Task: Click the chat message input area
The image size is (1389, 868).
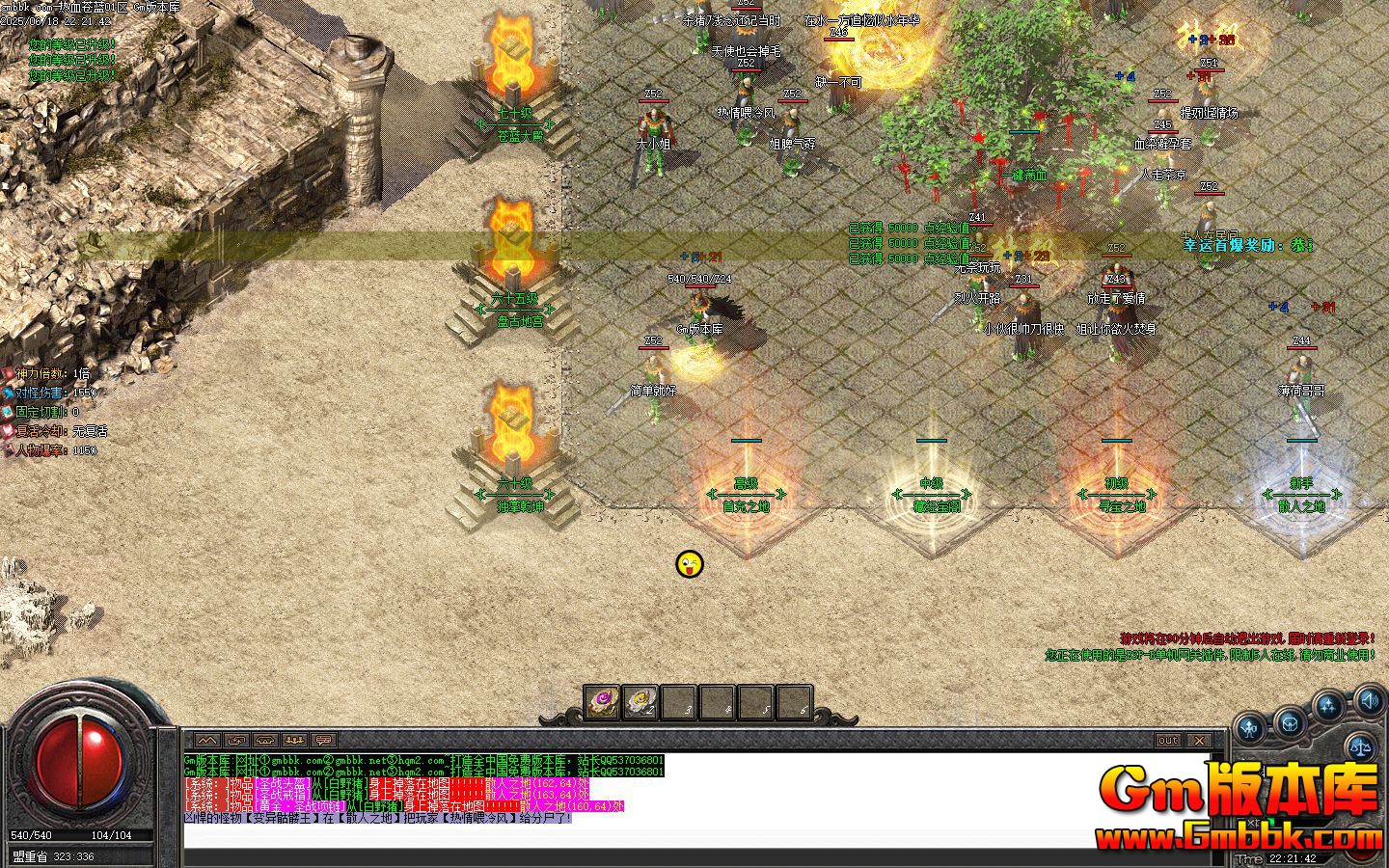Action: click(x=675, y=836)
